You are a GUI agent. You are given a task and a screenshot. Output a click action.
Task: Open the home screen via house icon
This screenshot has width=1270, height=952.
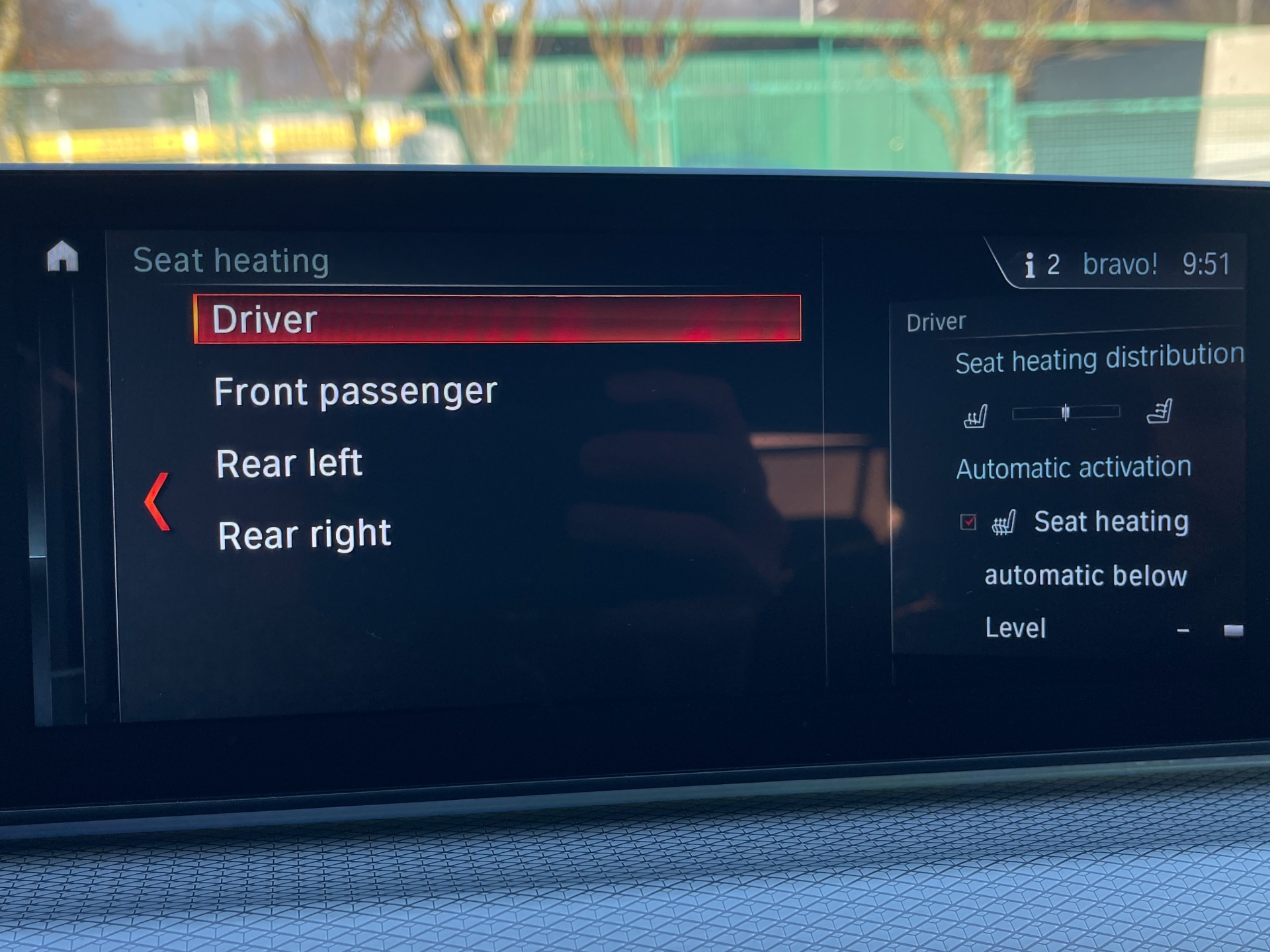pos(63,257)
